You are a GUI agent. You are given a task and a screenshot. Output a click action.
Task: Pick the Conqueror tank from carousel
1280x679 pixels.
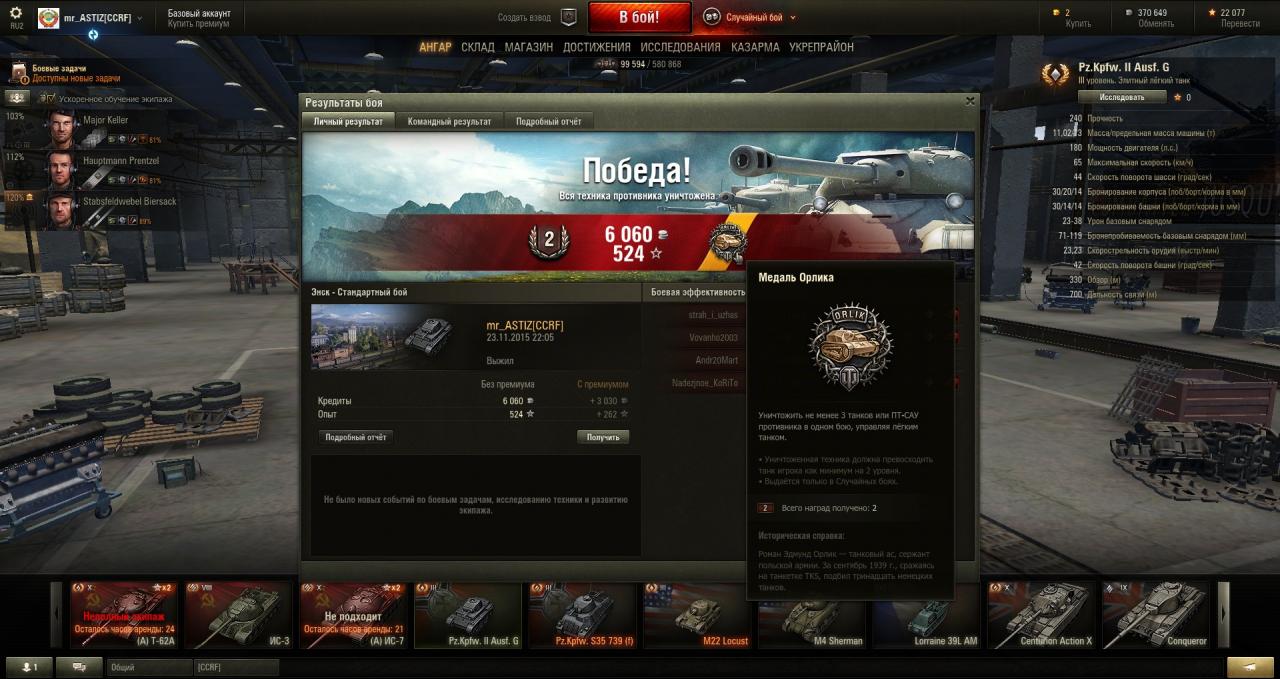coord(1156,614)
